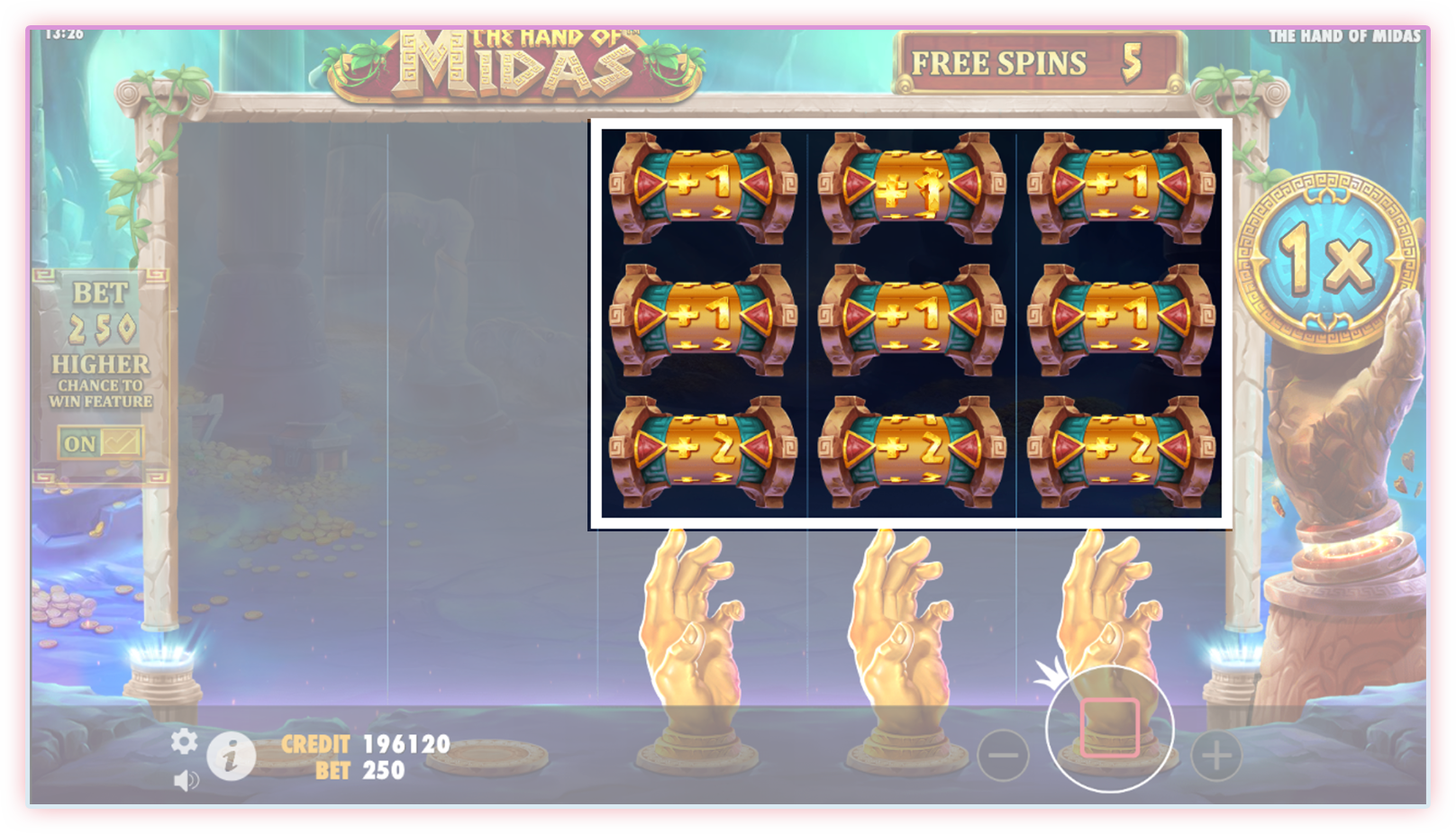Increase the bet with plus button
The width and height of the screenshot is (1456, 834).
tap(1216, 755)
